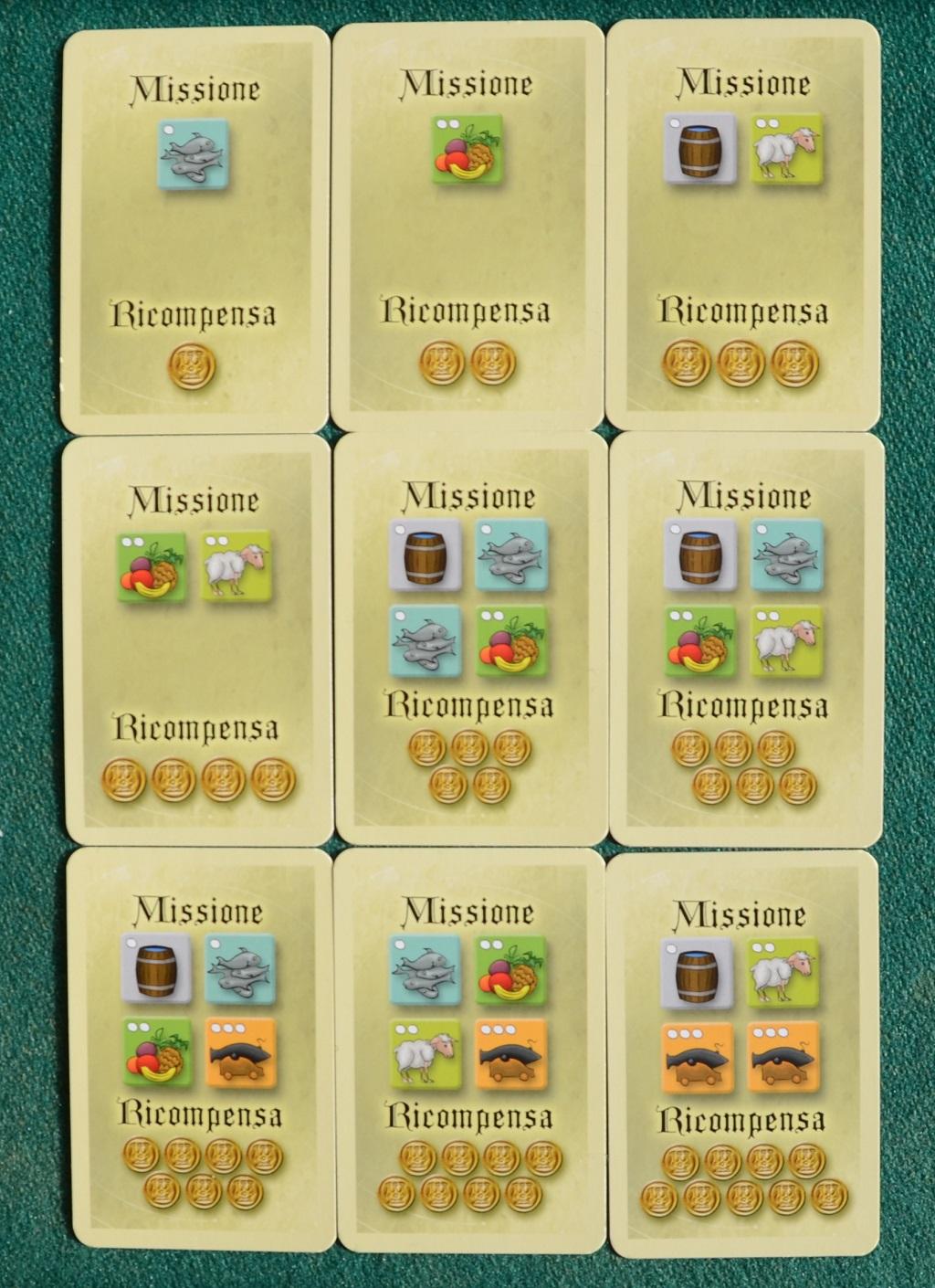The height and width of the screenshot is (1288, 935).
Task: Select the fruit and sheep four-coin mission card
Action: (x=195, y=639)
